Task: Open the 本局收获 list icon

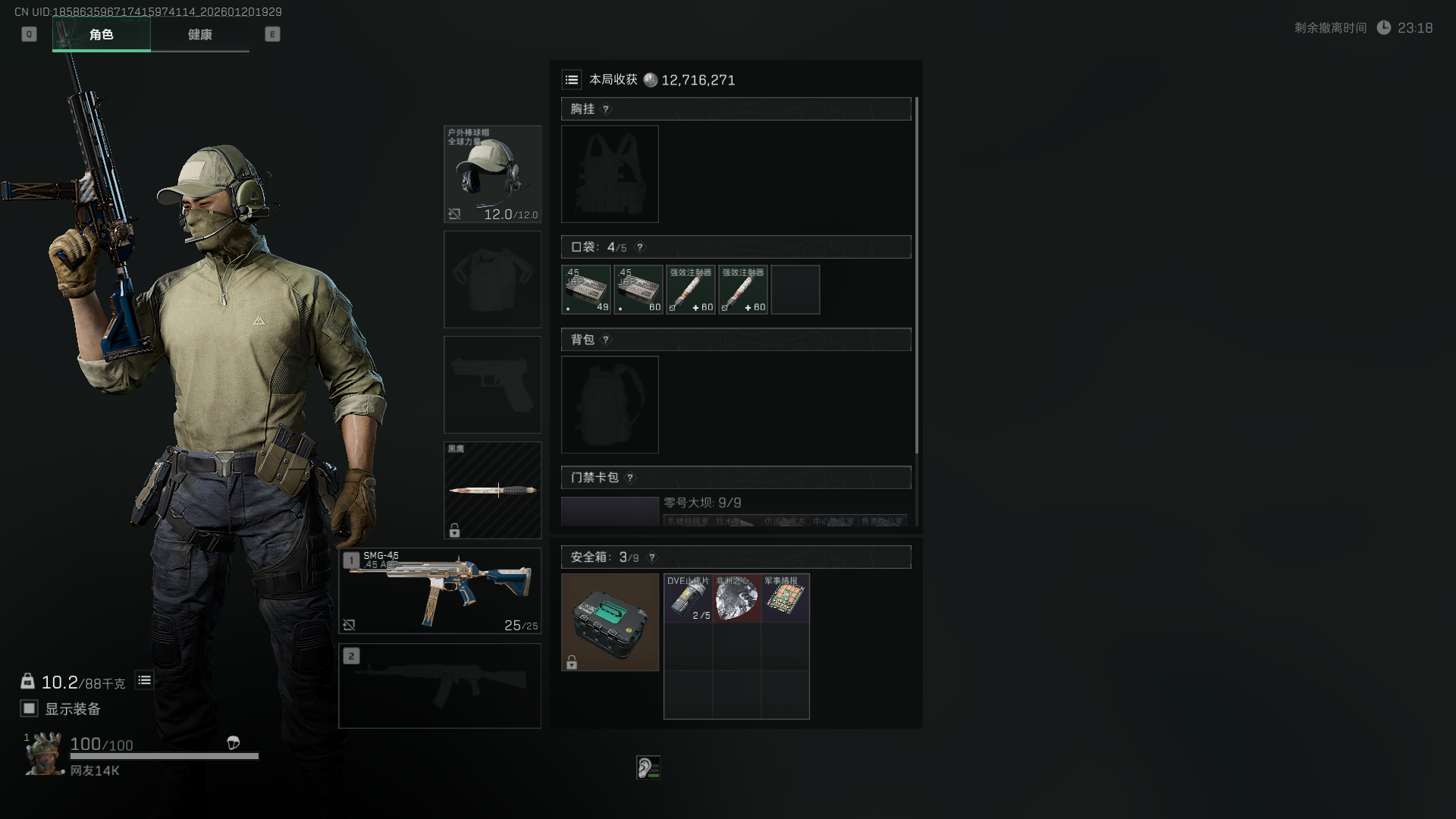Action: click(572, 80)
